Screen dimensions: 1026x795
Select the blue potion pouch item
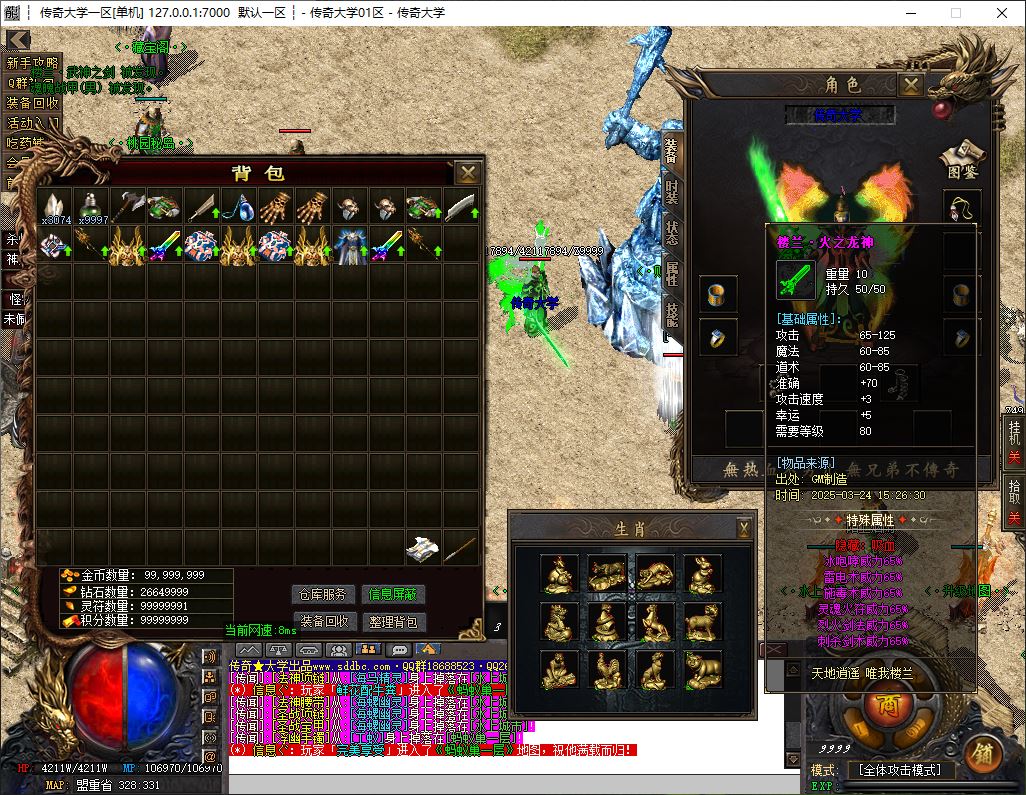tap(237, 207)
